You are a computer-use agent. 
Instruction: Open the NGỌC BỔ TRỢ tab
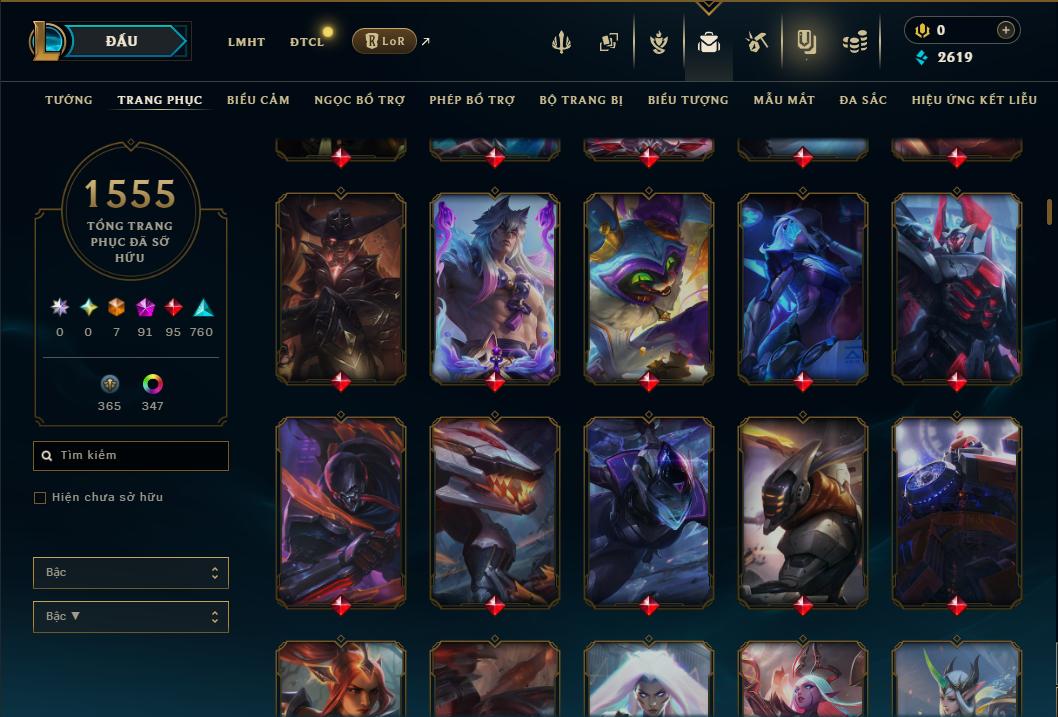coord(359,100)
